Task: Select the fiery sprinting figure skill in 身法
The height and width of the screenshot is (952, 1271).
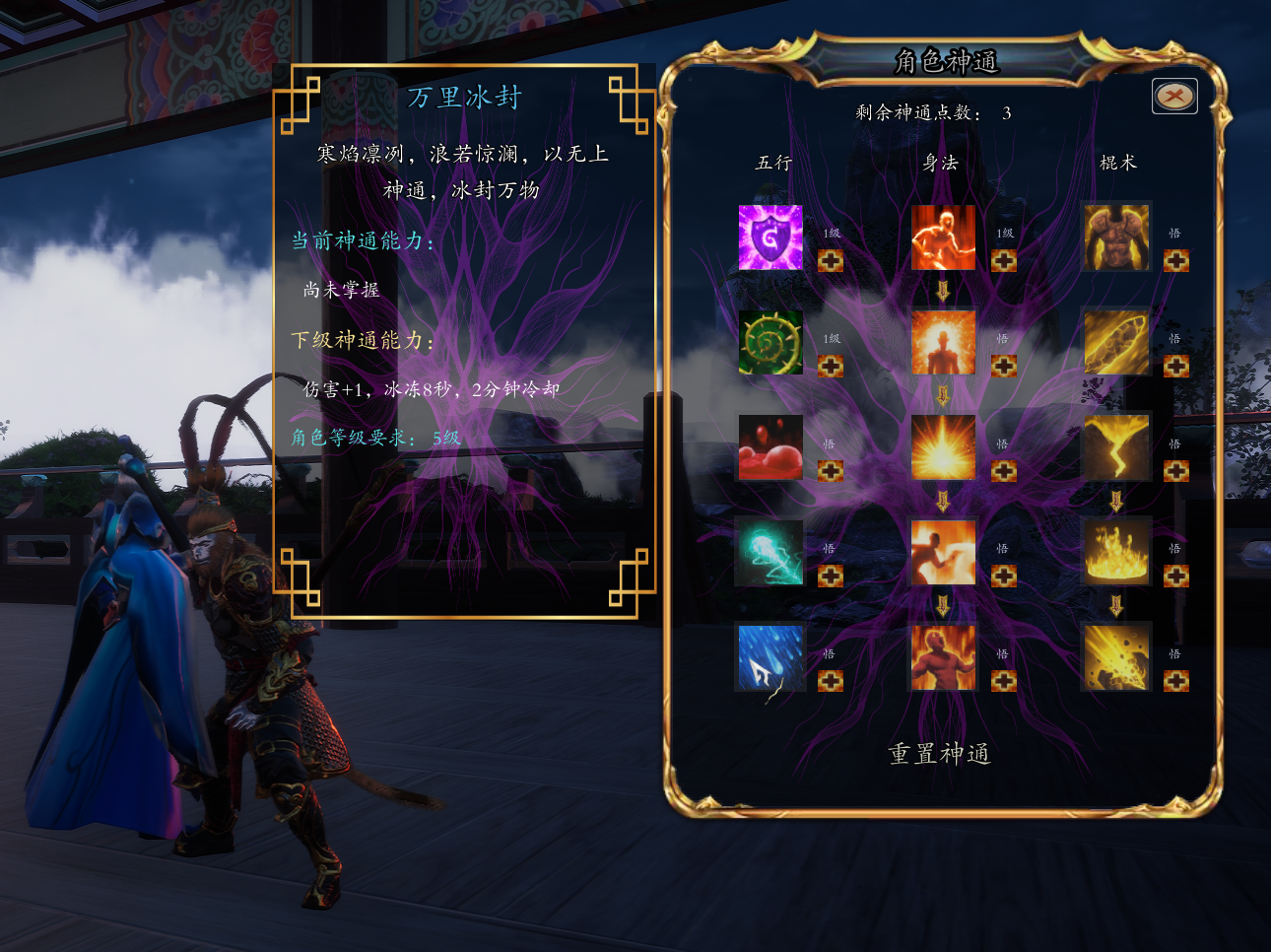Action: coord(943,237)
